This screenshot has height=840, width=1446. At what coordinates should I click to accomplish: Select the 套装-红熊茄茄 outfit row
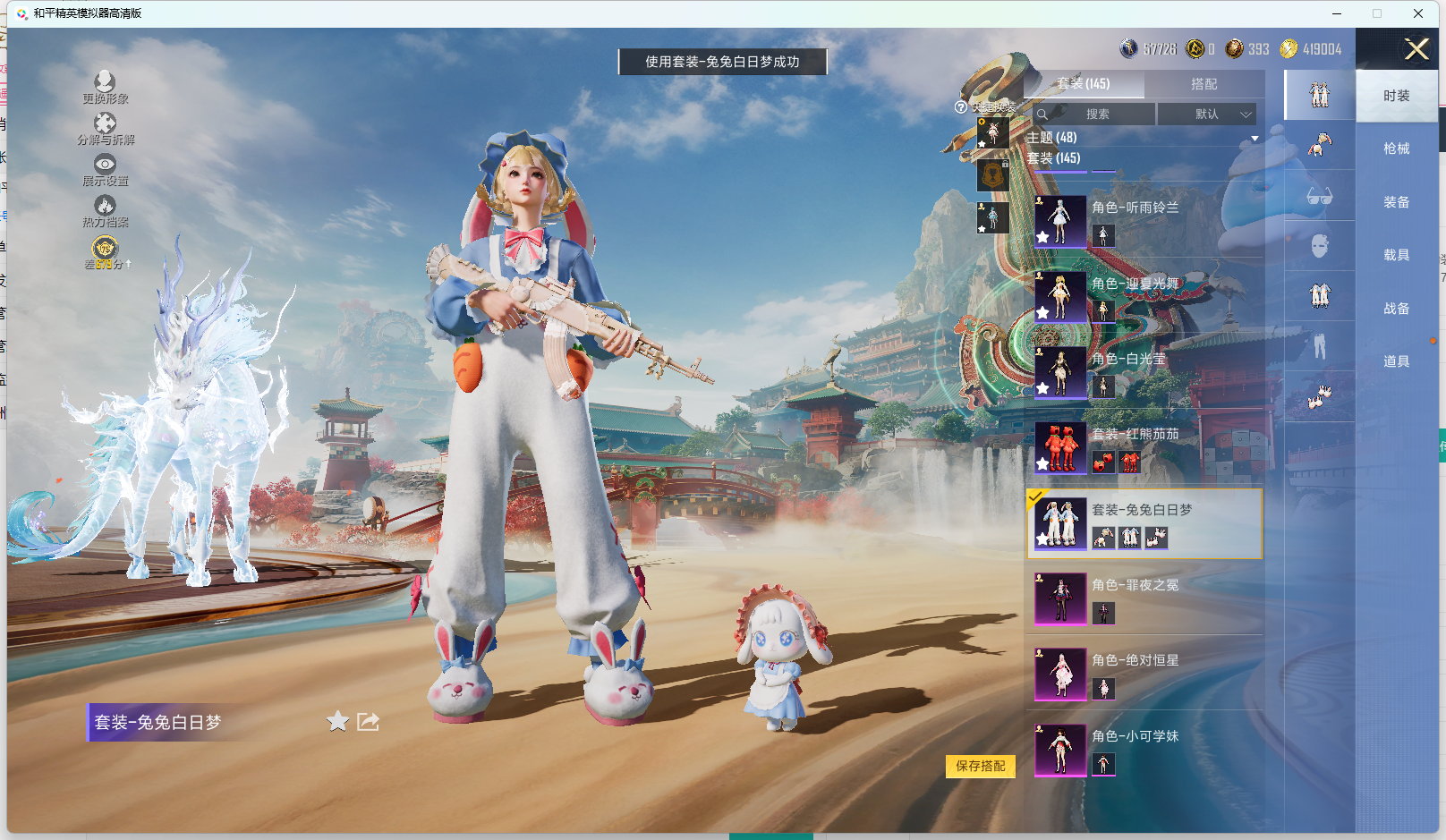click(1145, 447)
